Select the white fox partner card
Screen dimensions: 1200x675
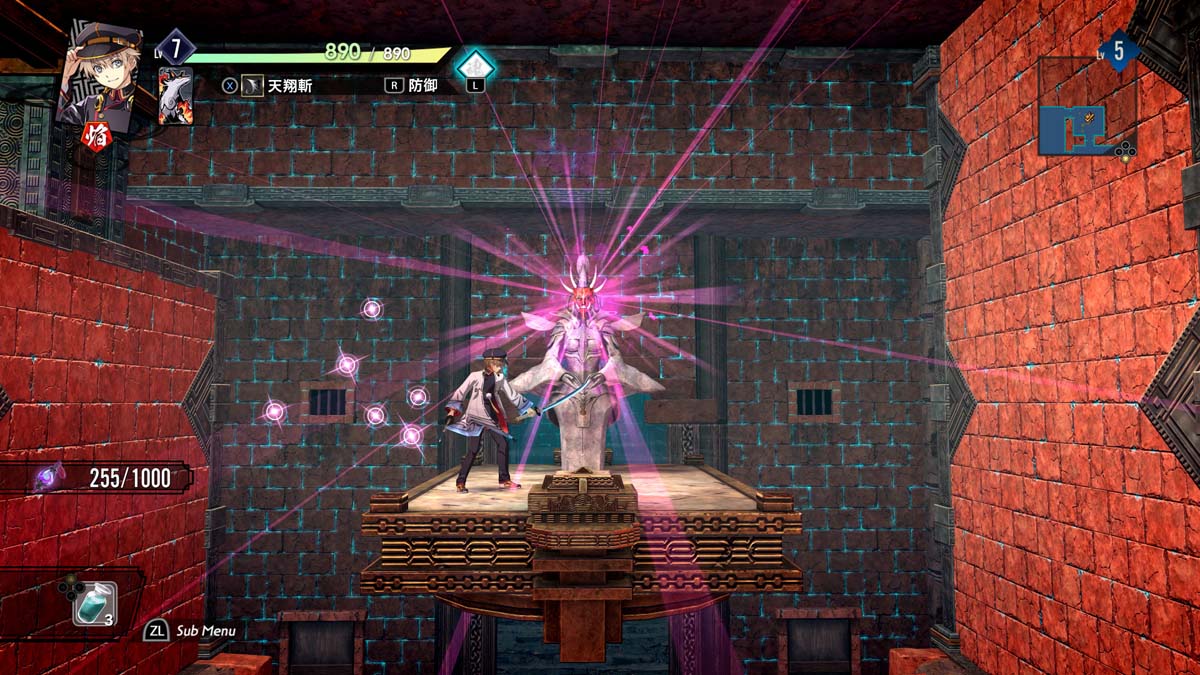[175, 95]
